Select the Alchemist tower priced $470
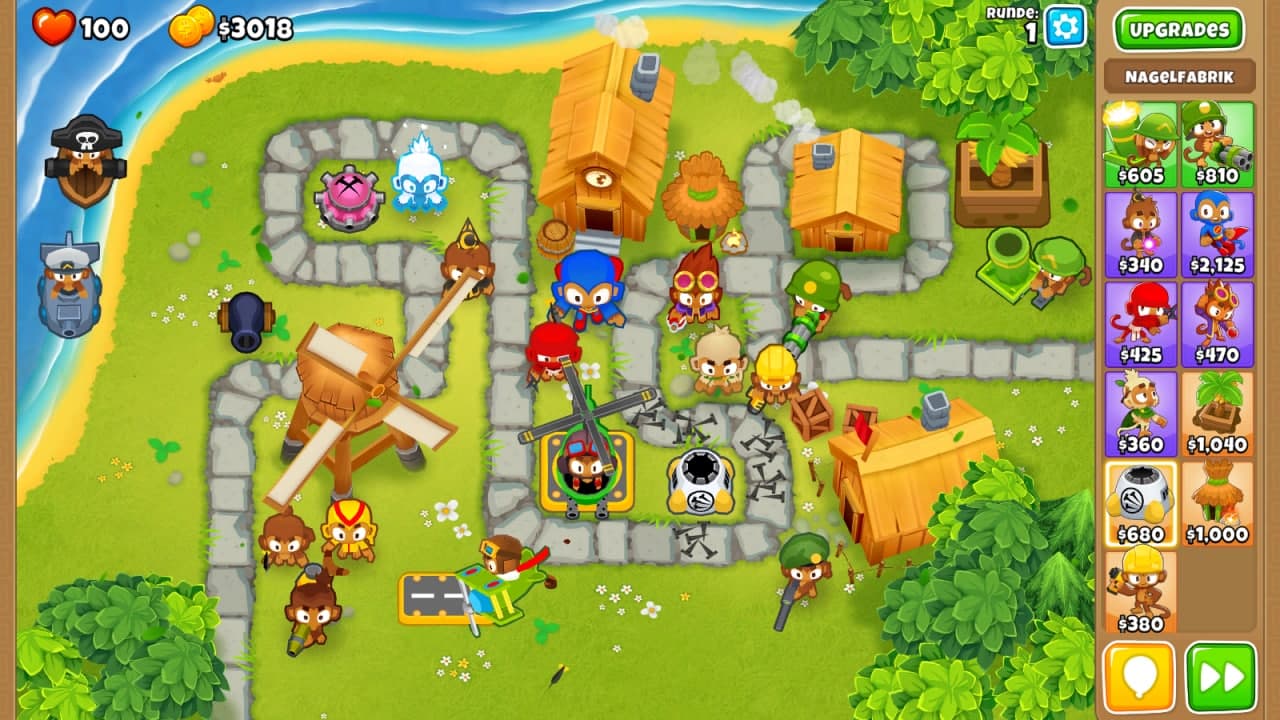 pos(1217,324)
